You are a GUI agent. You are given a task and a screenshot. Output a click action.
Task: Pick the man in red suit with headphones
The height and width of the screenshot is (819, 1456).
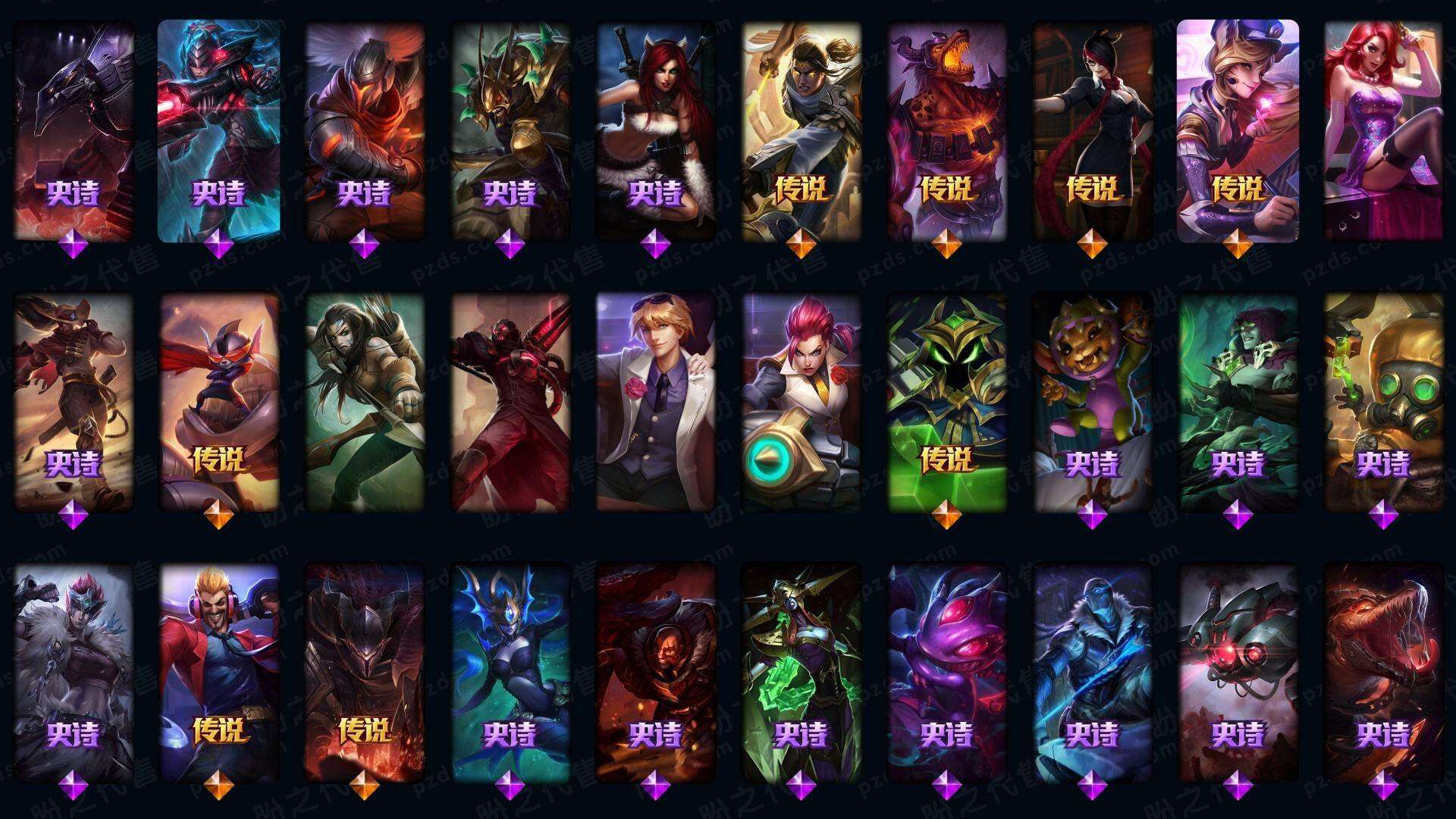point(218,671)
